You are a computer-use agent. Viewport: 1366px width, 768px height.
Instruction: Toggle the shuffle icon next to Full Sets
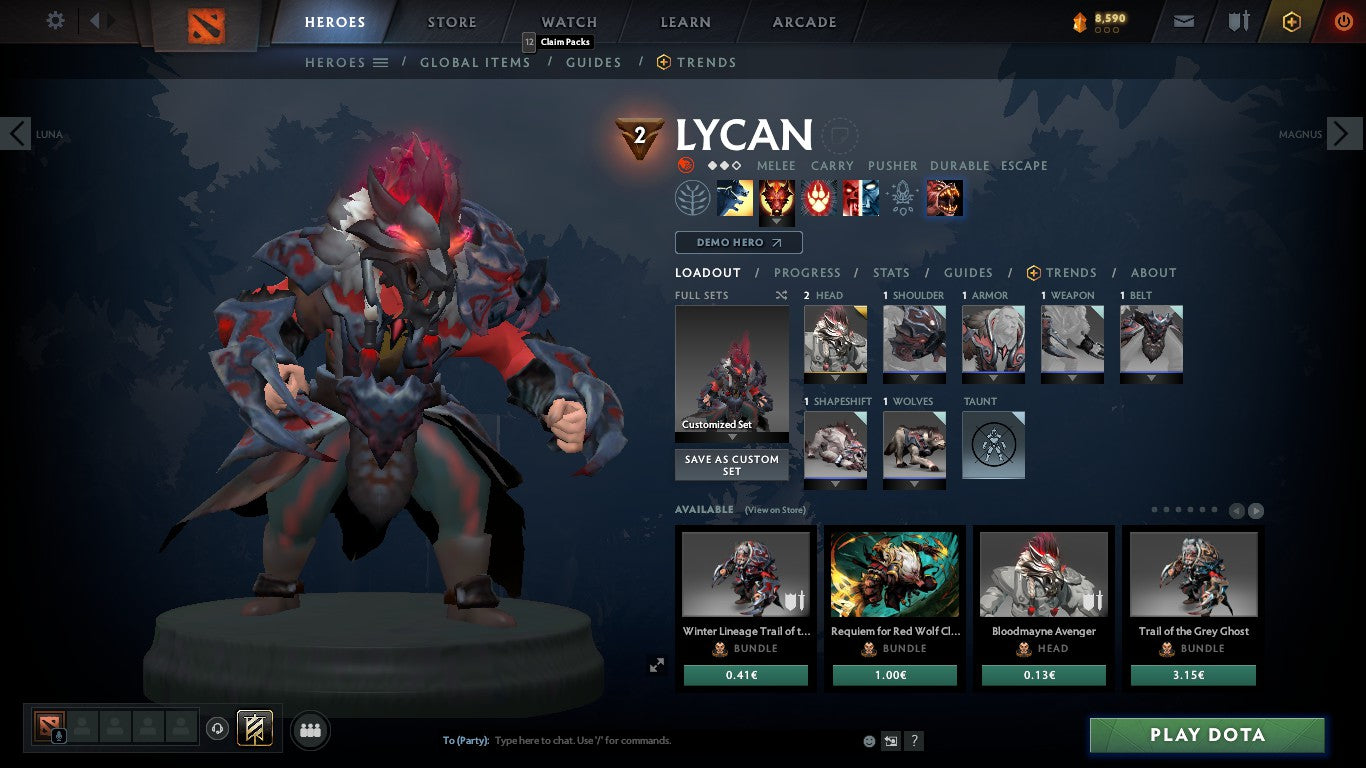(782, 295)
